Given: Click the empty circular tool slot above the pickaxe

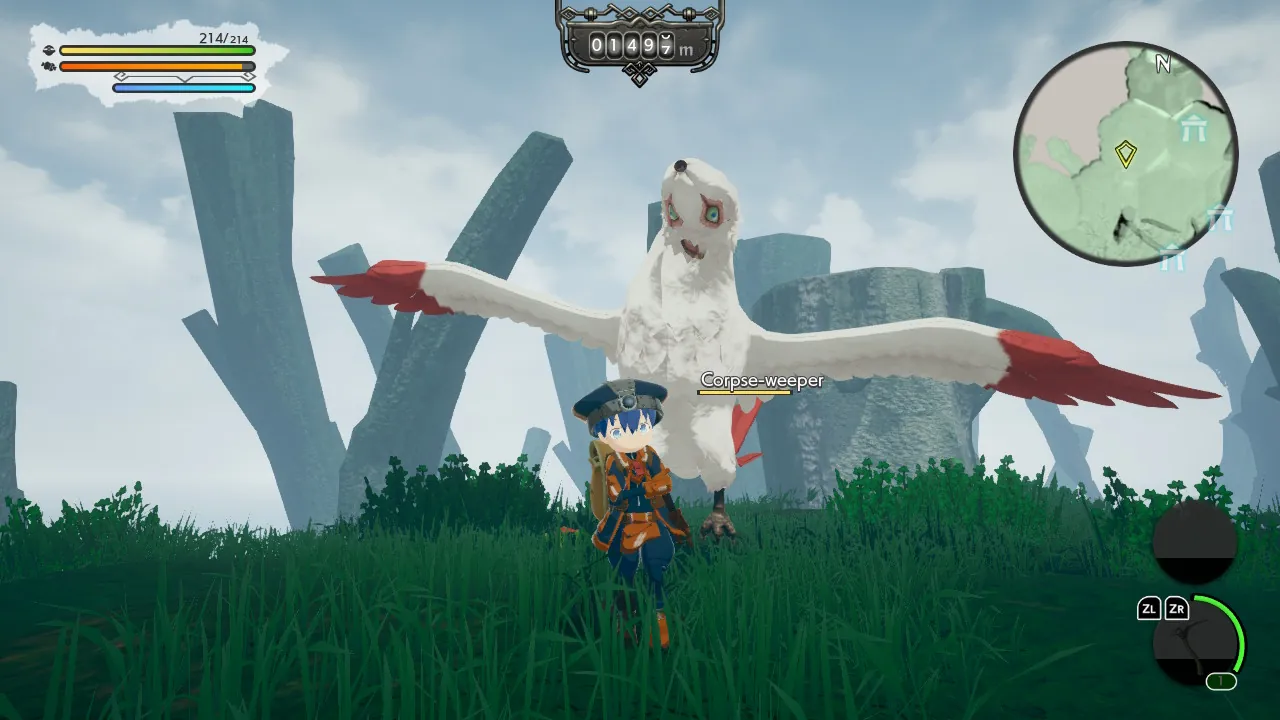Looking at the screenshot, I should click(x=1194, y=545).
